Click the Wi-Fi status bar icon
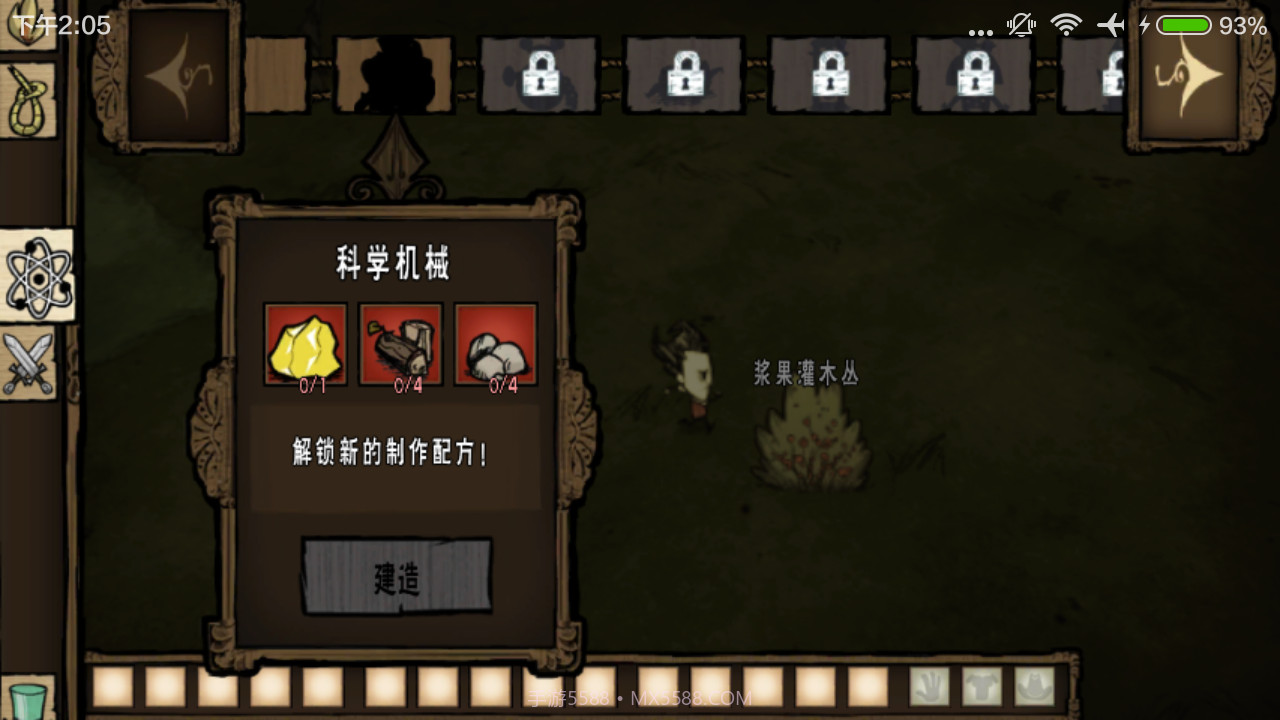The height and width of the screenshot is (720, 1280). [x=1066, y=23]
